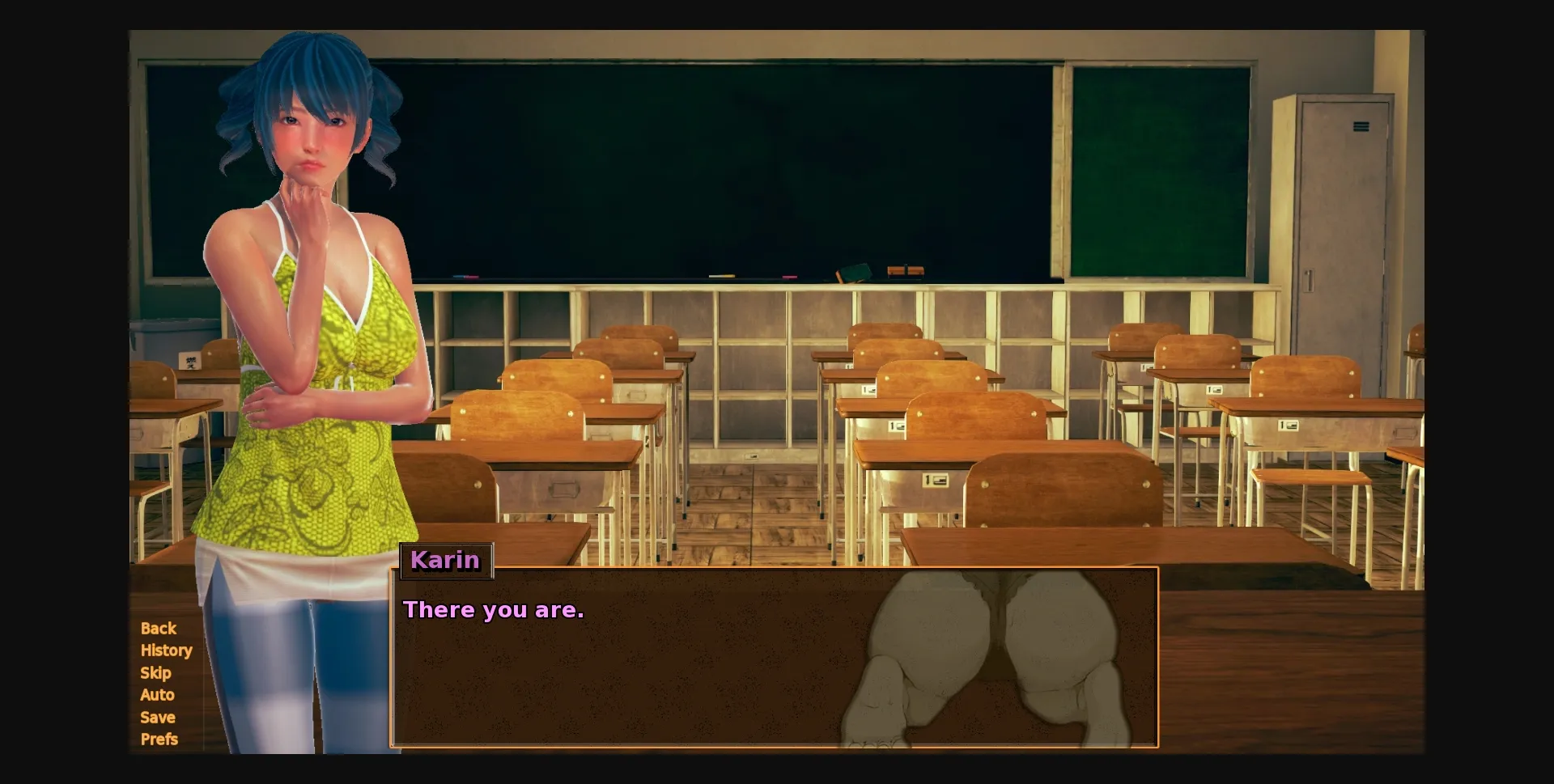The height and width of the screenshot is (784, 1554).
Task: Select the line 'There you are.'
Action: point(494,611)
